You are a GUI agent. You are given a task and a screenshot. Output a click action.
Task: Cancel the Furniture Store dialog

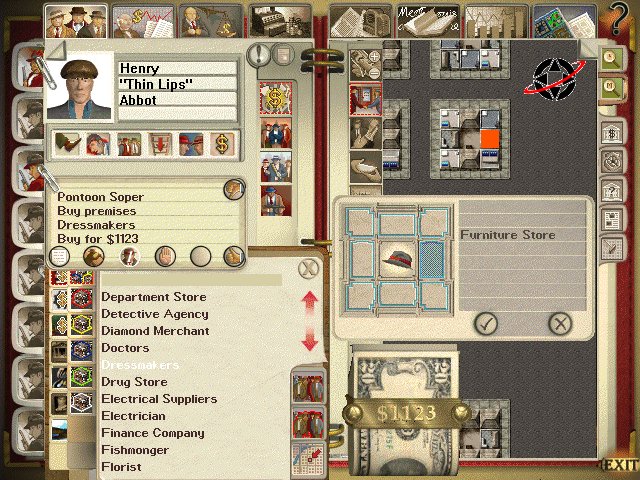[x=560, y=322]
